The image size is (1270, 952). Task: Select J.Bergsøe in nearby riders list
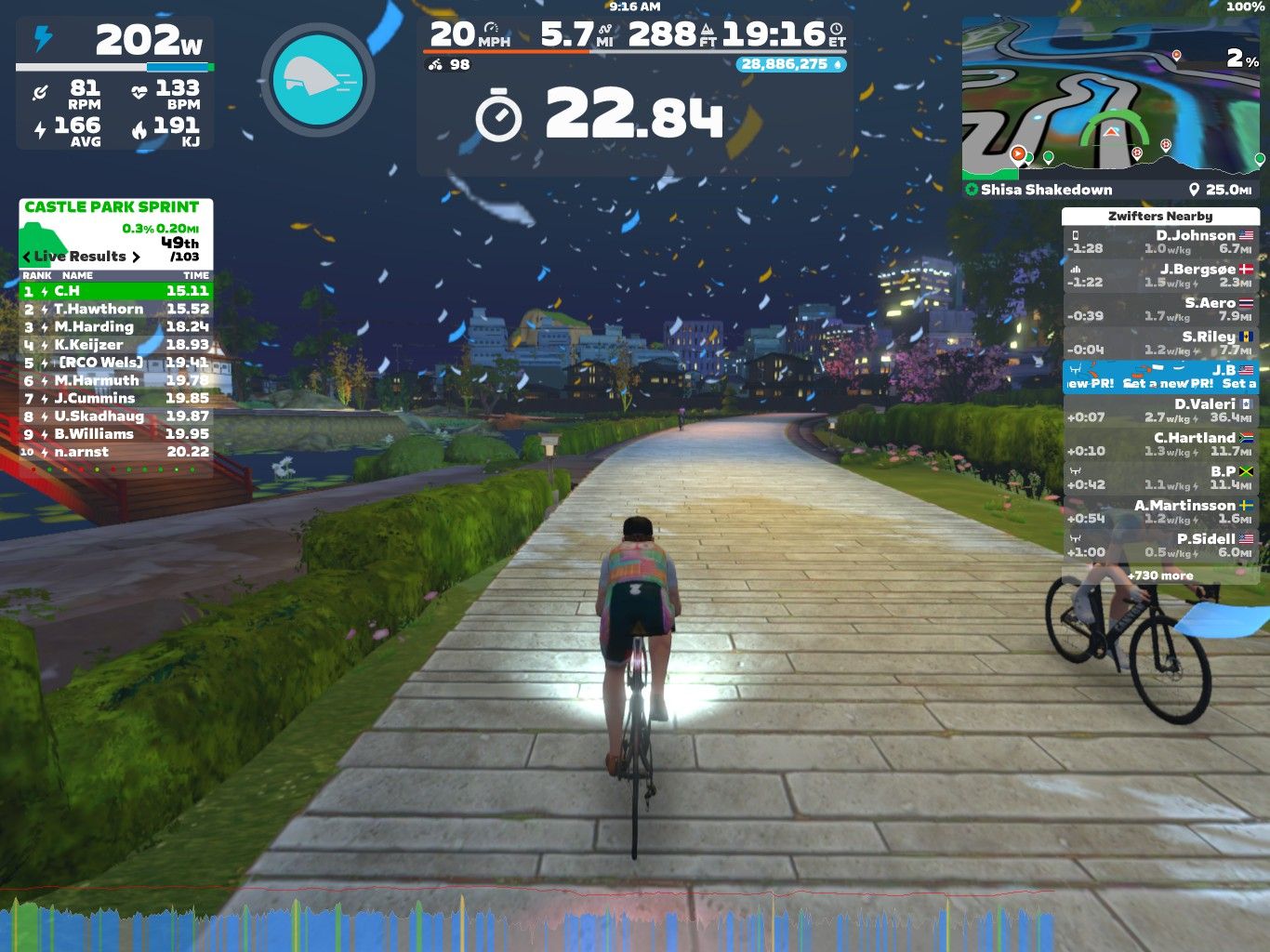point(1160,275)
